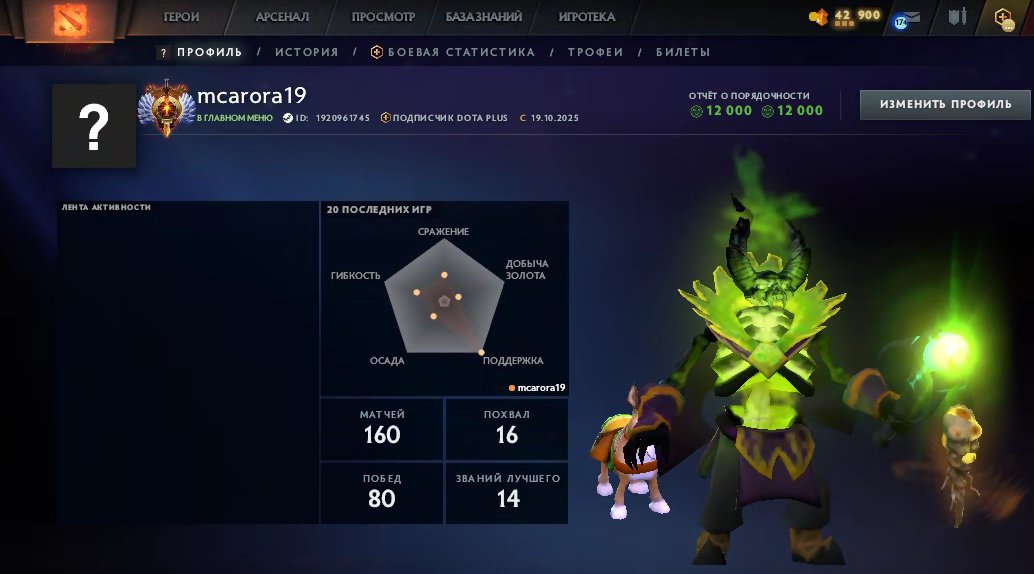Click the Dota 2 logo home button
Image resolution: width=1034 pixels, height=574 pixels.
pos(69,20)
